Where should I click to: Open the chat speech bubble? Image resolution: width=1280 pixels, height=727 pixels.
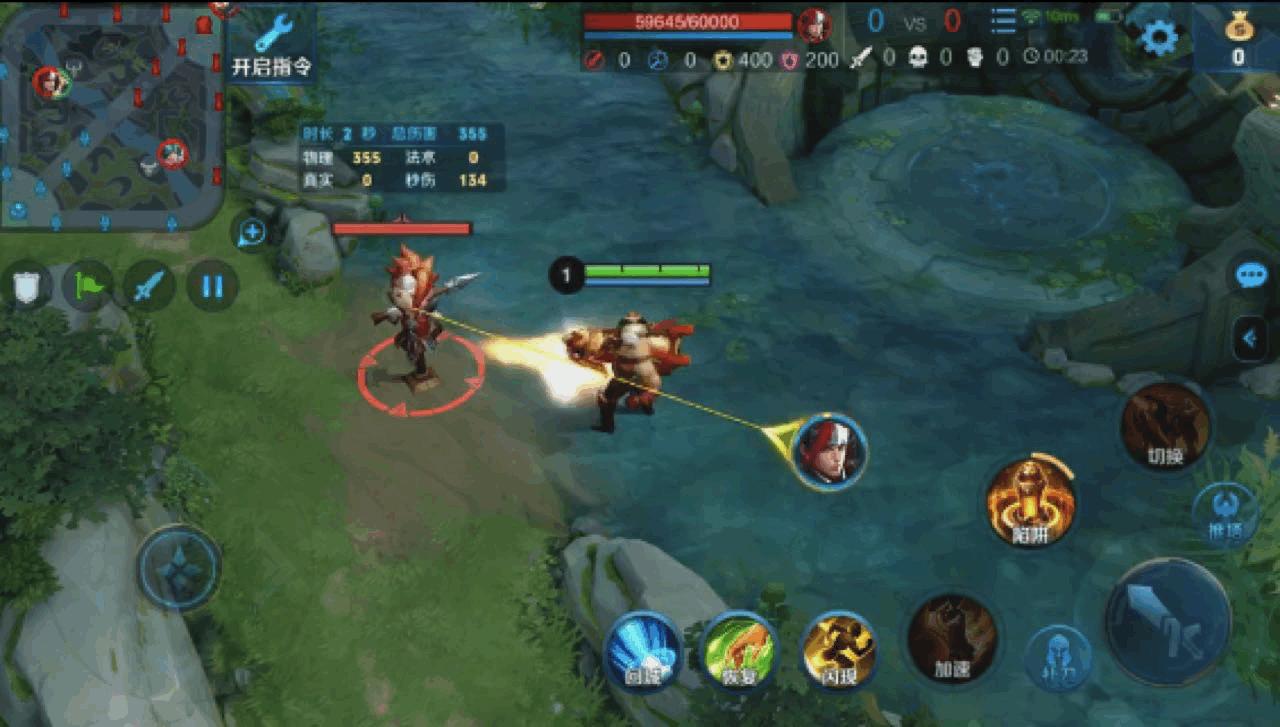point(1251,276)
